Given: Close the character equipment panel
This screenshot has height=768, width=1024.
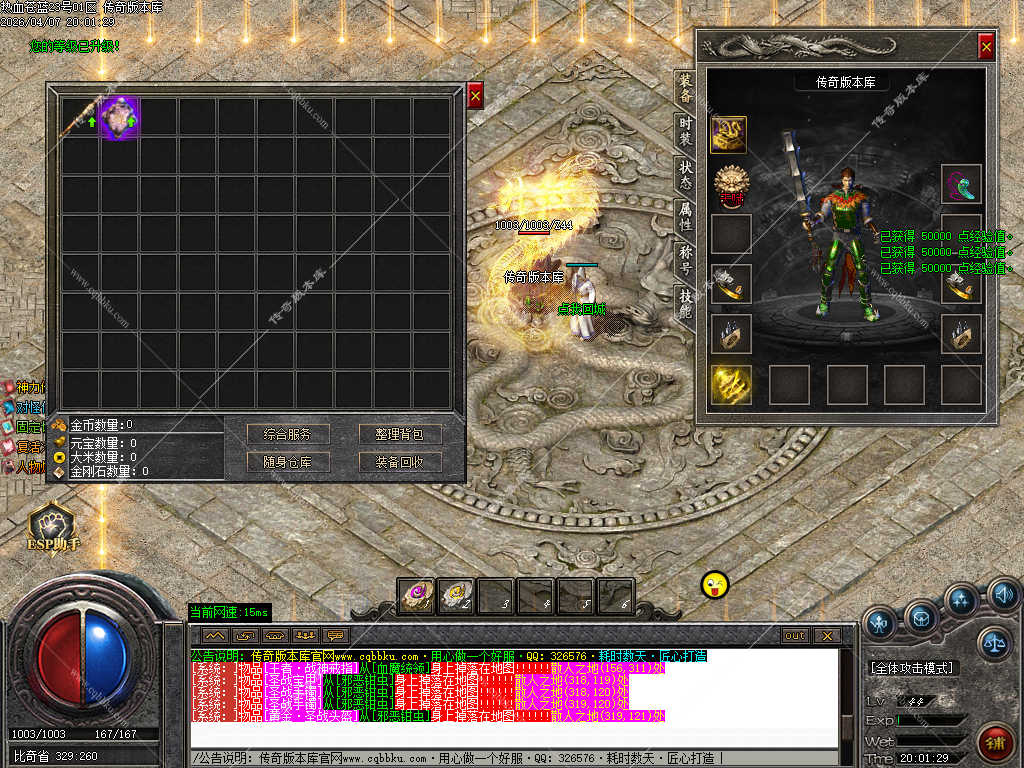Looking at the screenshot, I should click(986, 46).
